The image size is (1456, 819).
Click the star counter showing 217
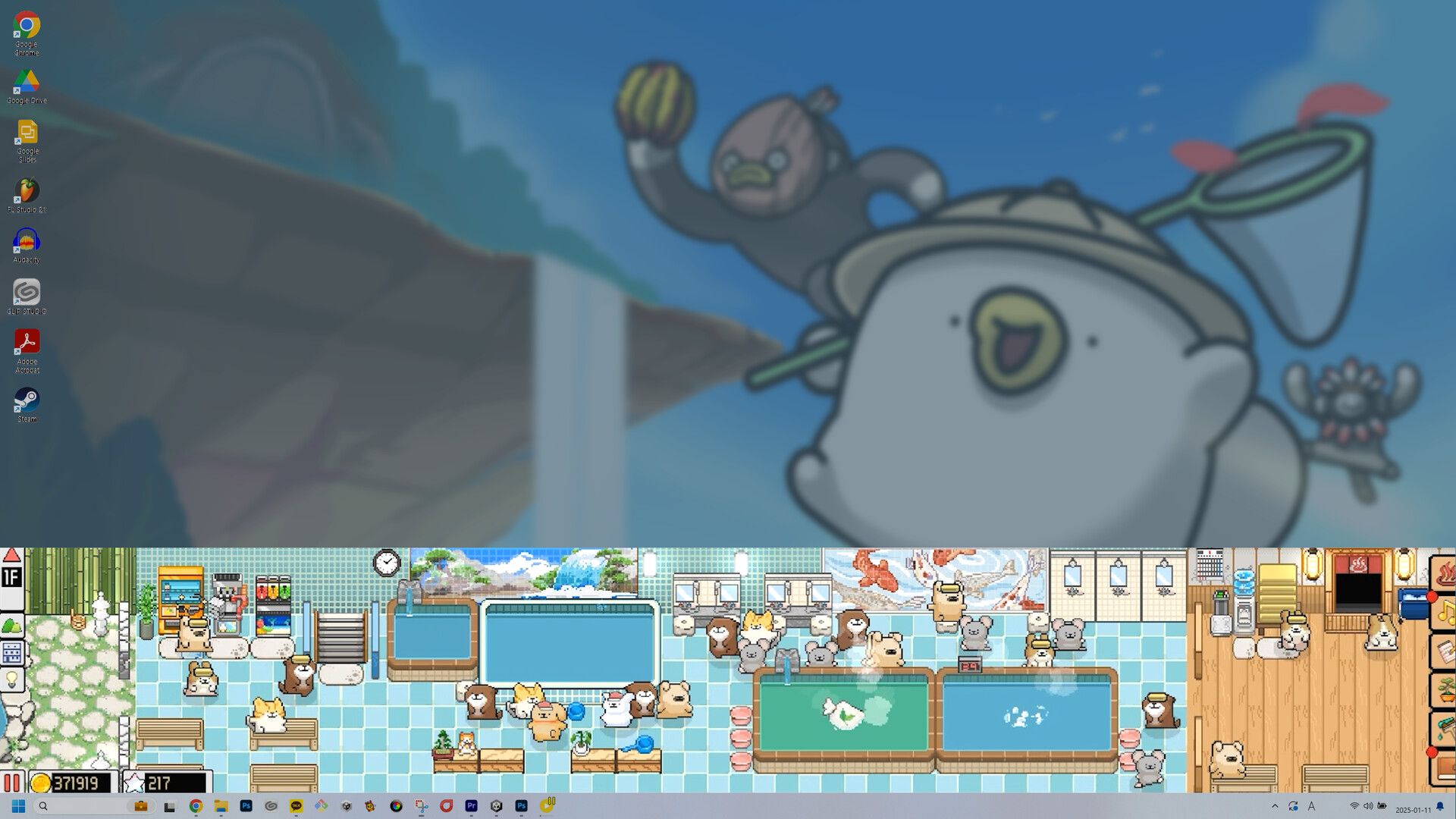click(x=159, y=782)
